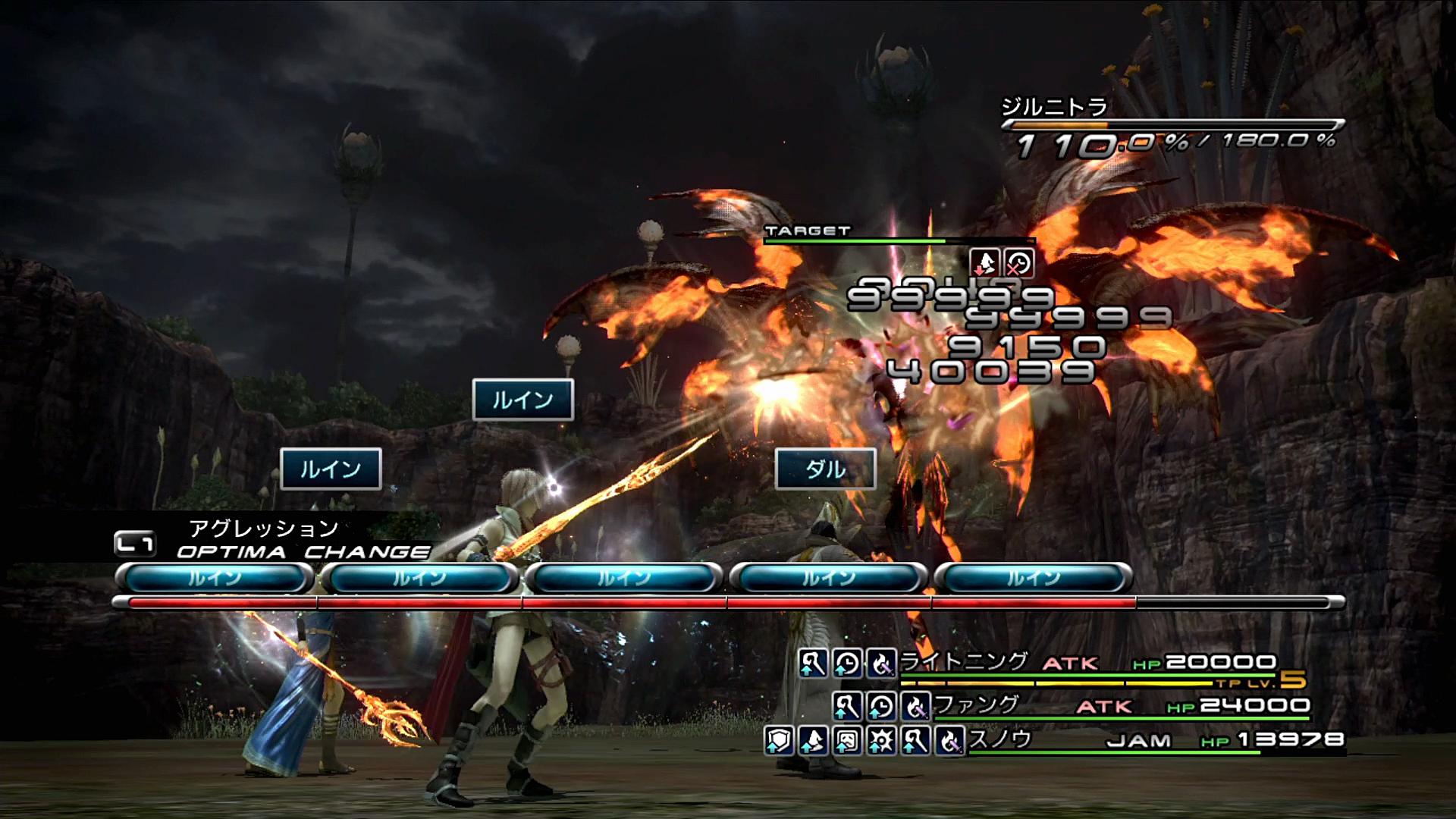Select party leader ライトニング's name

click(x=963, y=662)
